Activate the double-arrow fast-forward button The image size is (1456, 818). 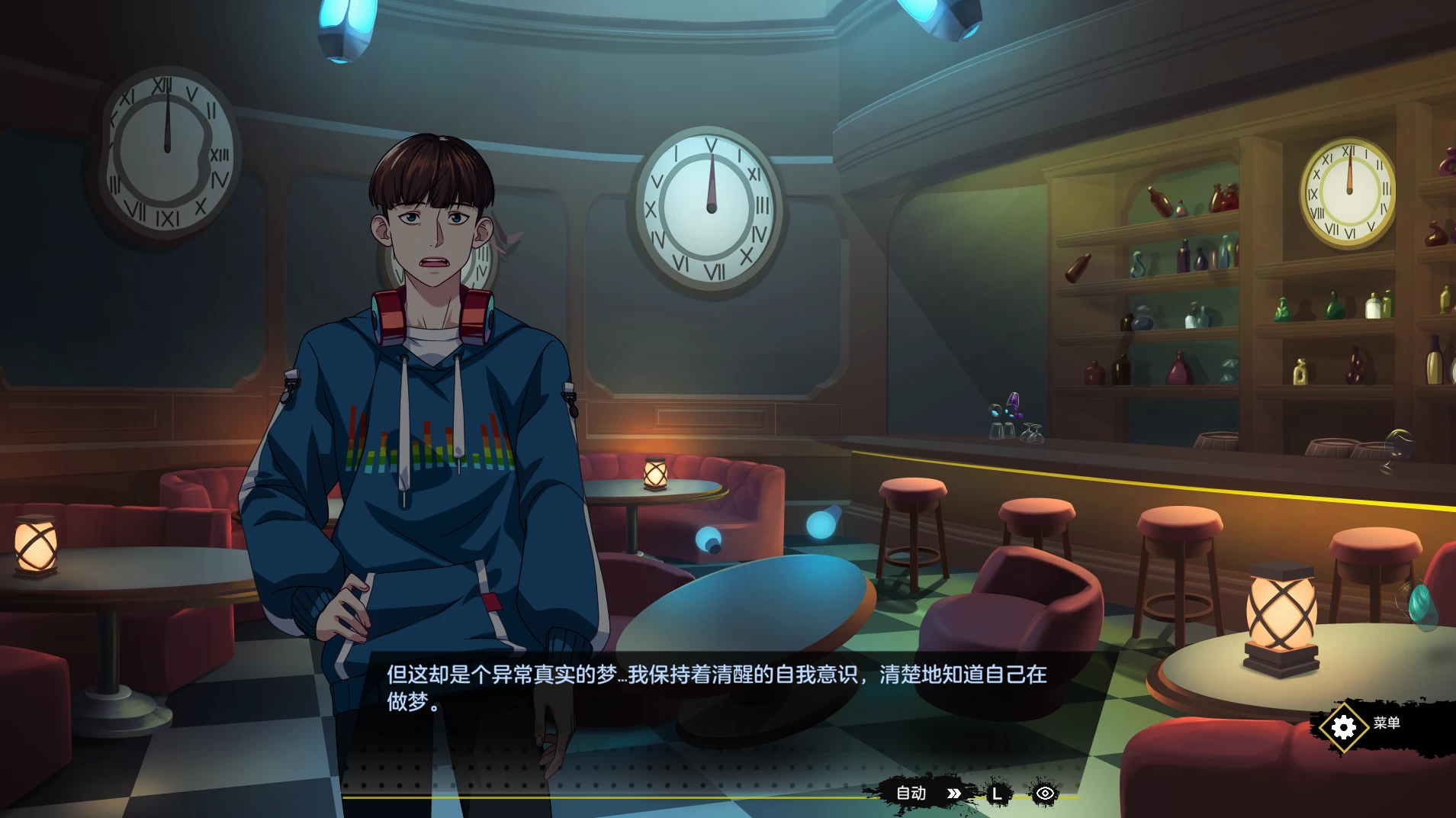pyautogui.click(x=953, y=794)
